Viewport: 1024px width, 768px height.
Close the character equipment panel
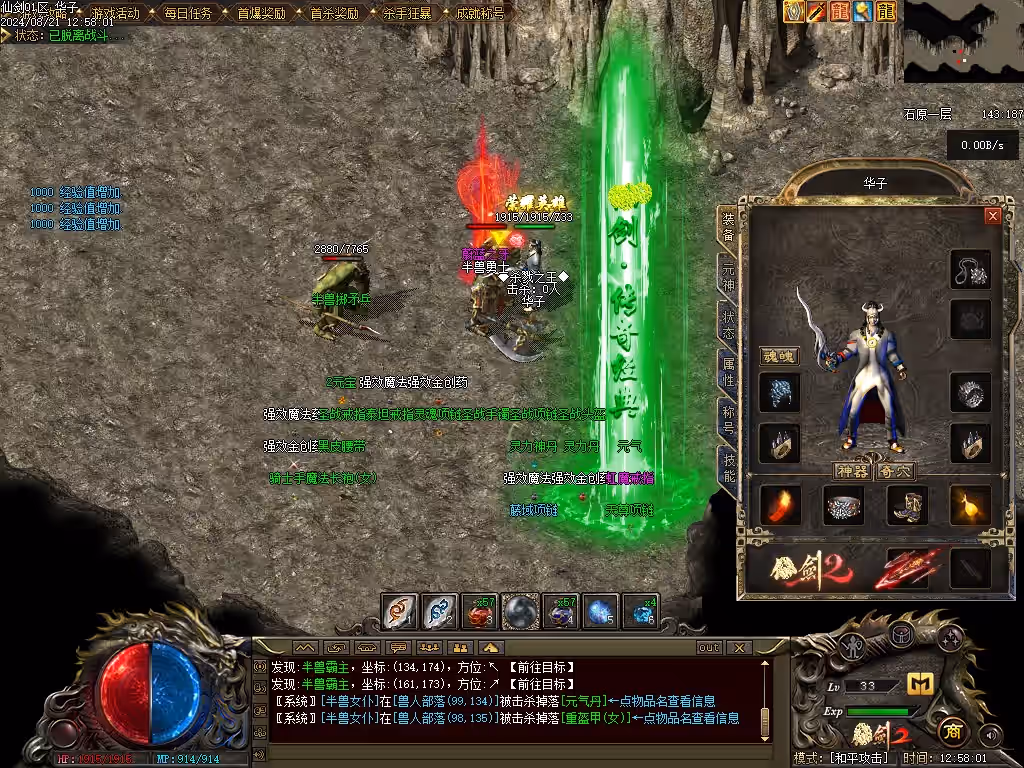pyautogui.click(x=992, y=215)
